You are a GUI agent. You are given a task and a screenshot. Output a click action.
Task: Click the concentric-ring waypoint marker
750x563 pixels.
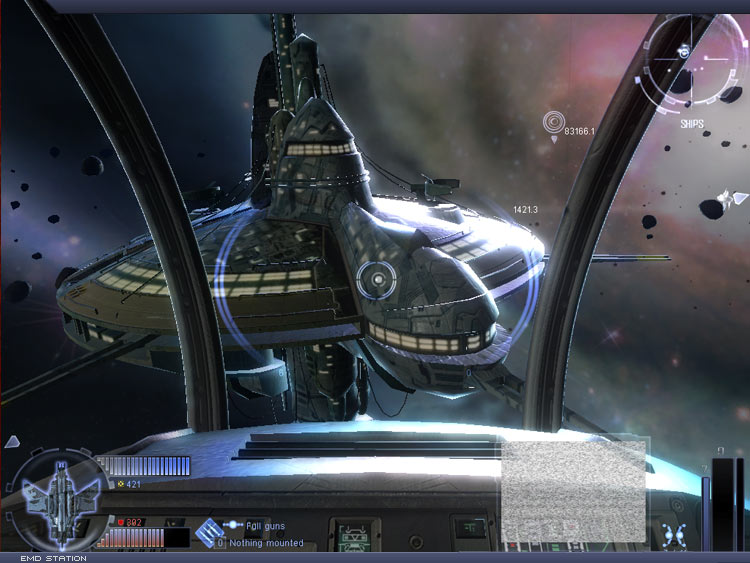click(553, 123)
